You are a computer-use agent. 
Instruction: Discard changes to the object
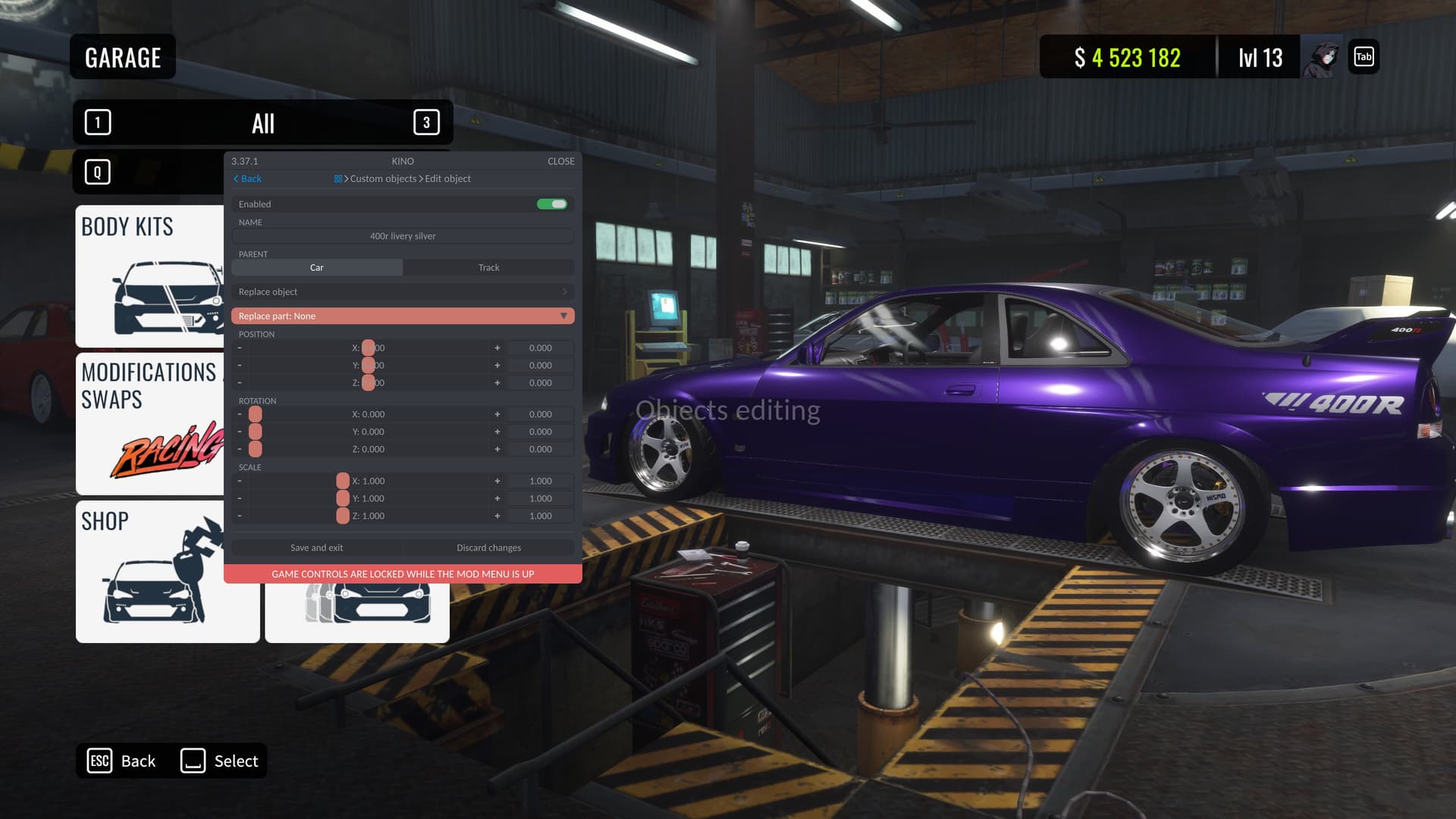point(488,548)
